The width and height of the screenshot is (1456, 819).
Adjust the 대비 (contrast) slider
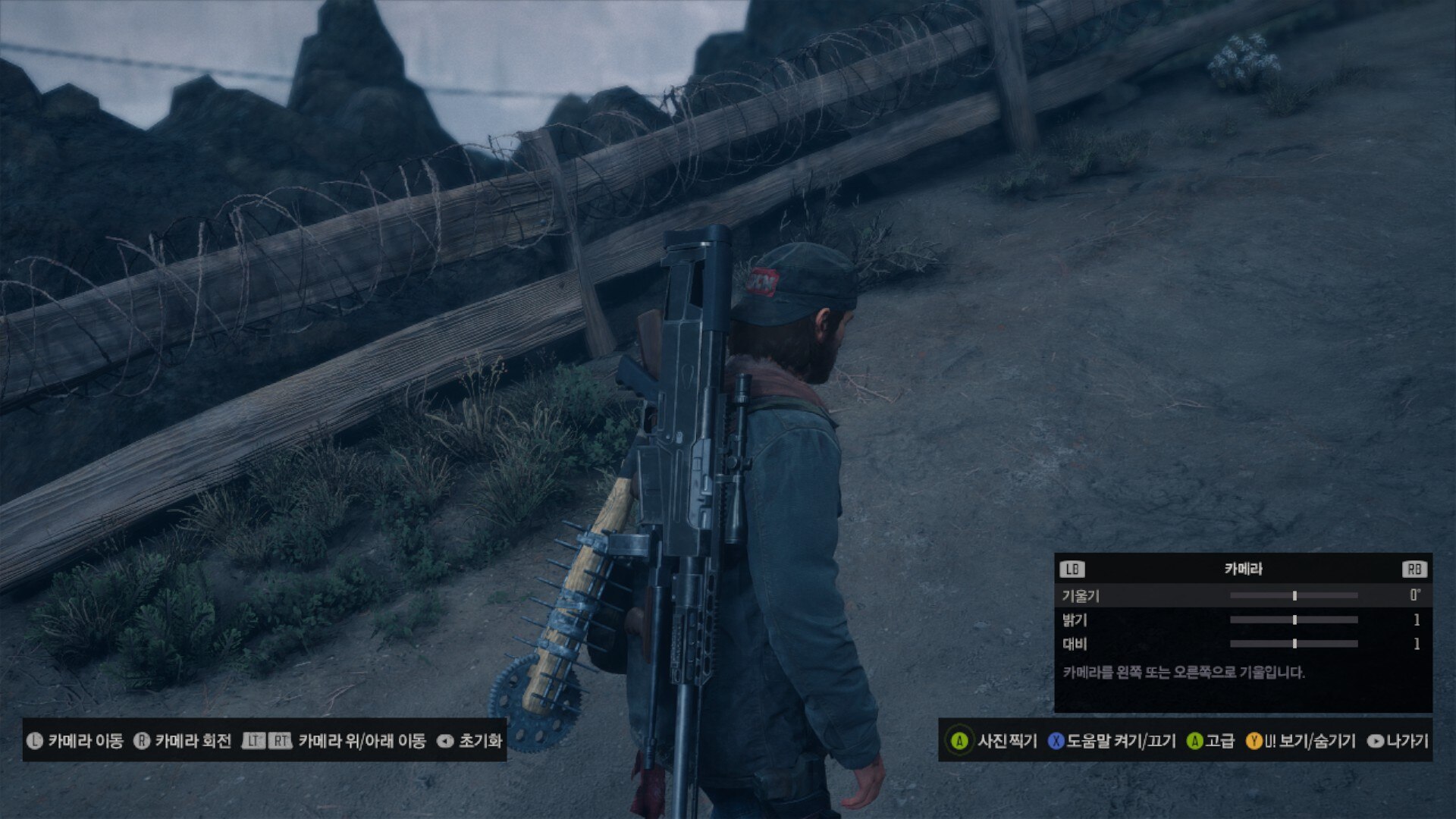(1294, 644)
